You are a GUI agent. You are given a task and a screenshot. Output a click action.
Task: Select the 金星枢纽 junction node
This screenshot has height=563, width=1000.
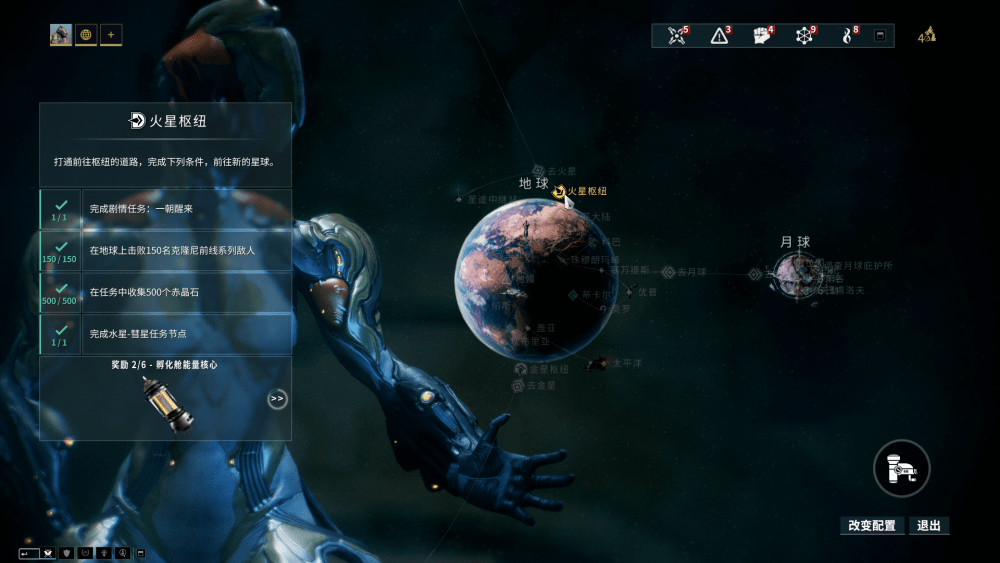[519, 369]
